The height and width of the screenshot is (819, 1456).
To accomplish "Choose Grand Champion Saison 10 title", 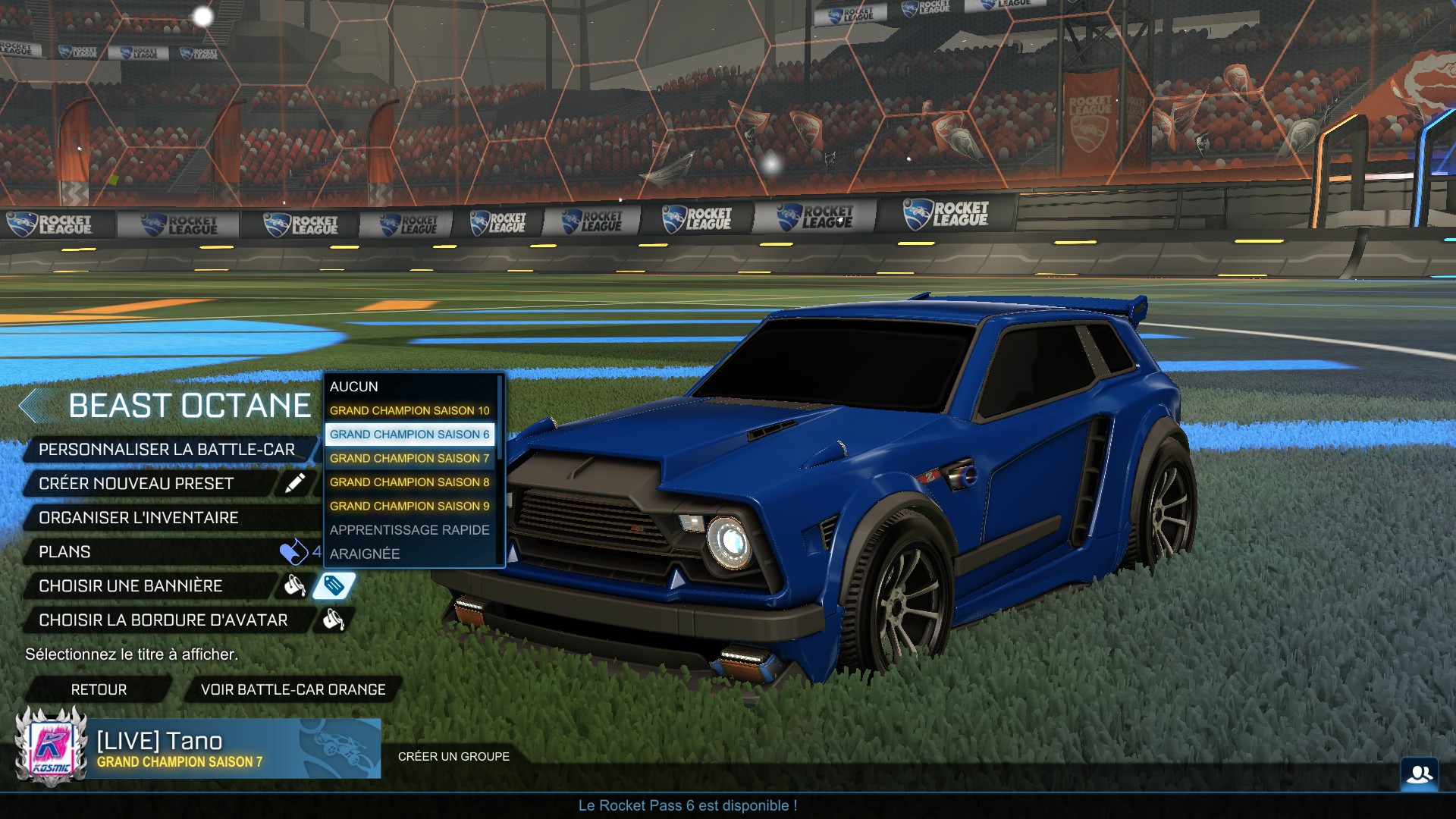I will click(409, 410).
